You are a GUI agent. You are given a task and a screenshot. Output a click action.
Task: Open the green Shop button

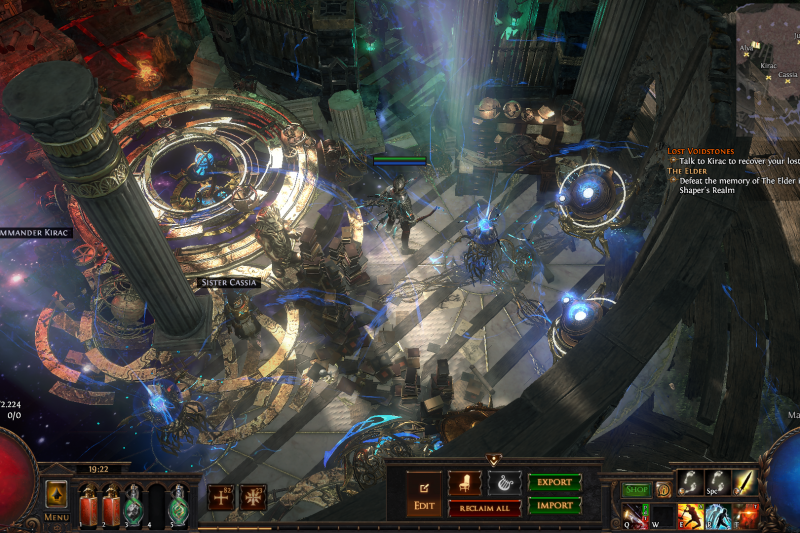637,490
